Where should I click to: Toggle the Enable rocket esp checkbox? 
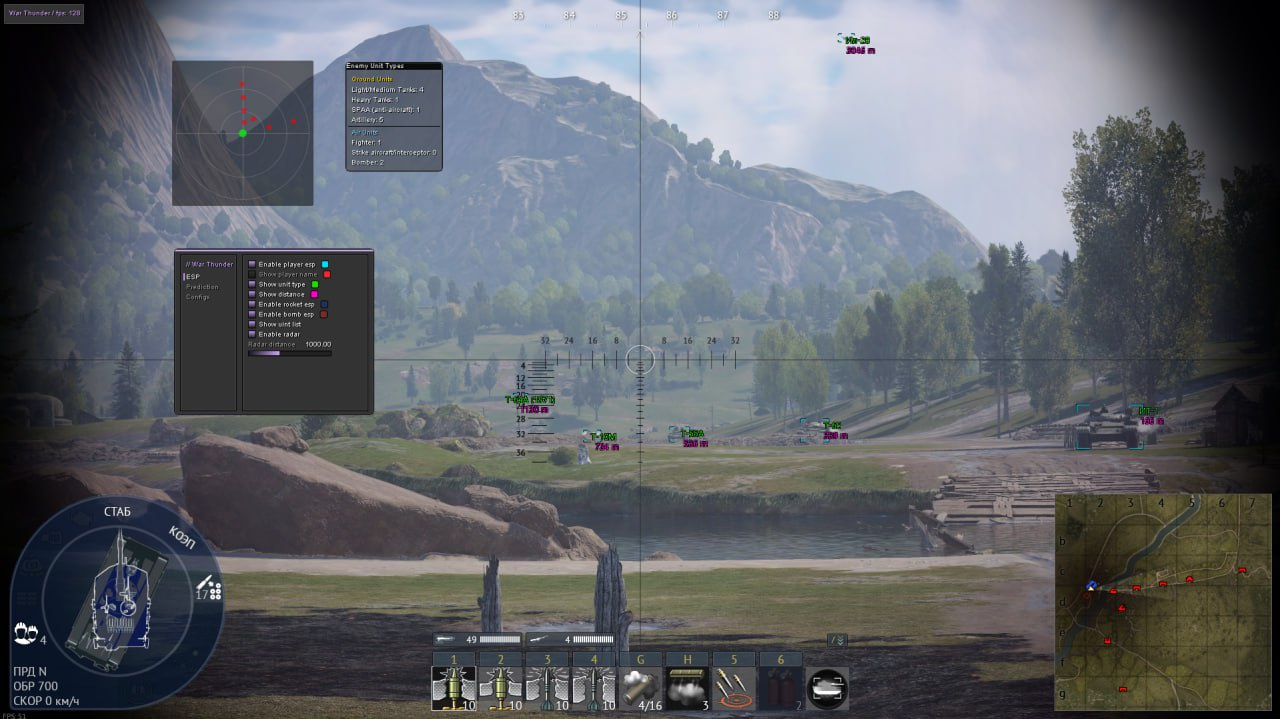(252, 304)
